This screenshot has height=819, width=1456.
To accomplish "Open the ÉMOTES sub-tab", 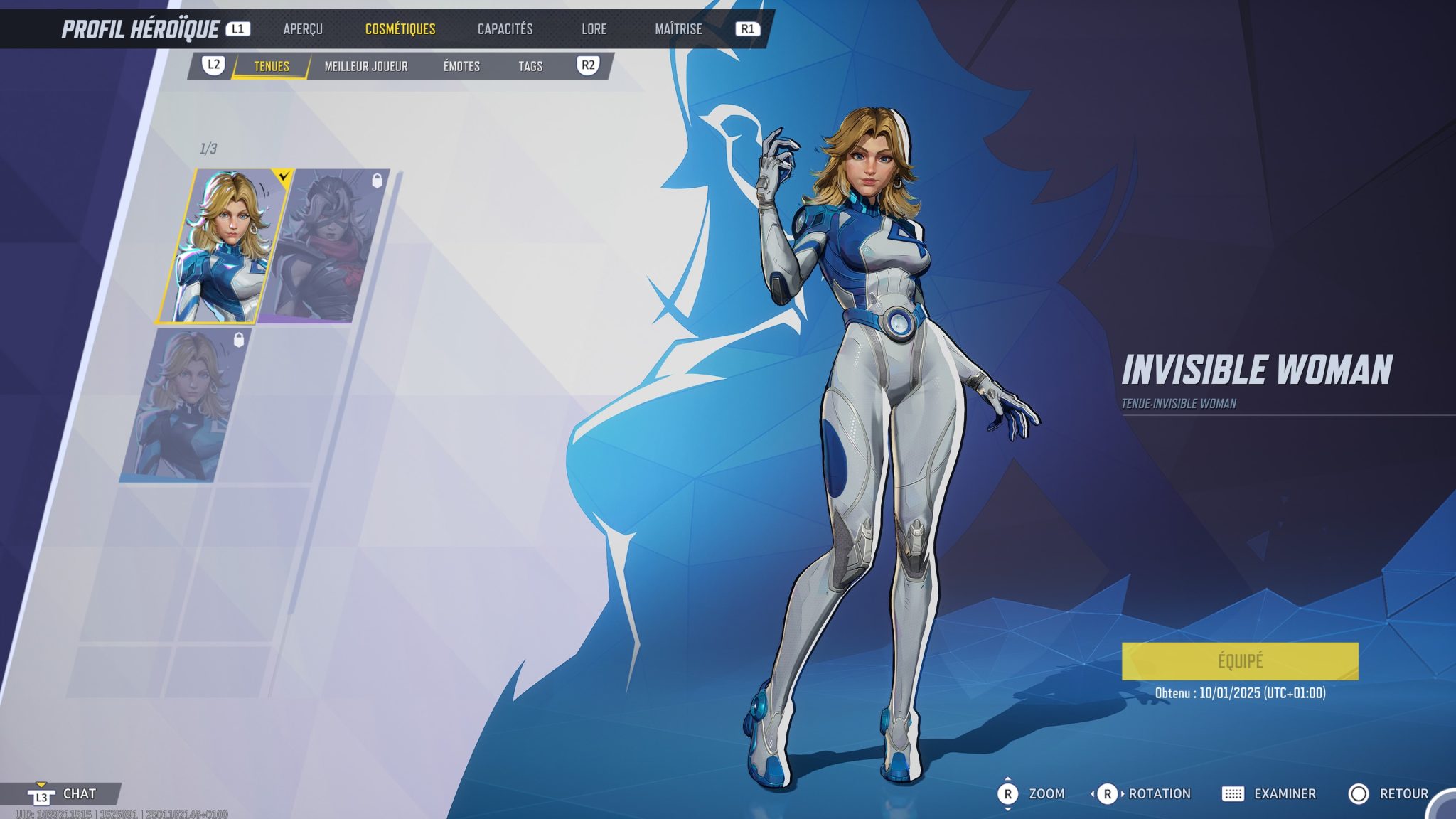I will (461, 66).
